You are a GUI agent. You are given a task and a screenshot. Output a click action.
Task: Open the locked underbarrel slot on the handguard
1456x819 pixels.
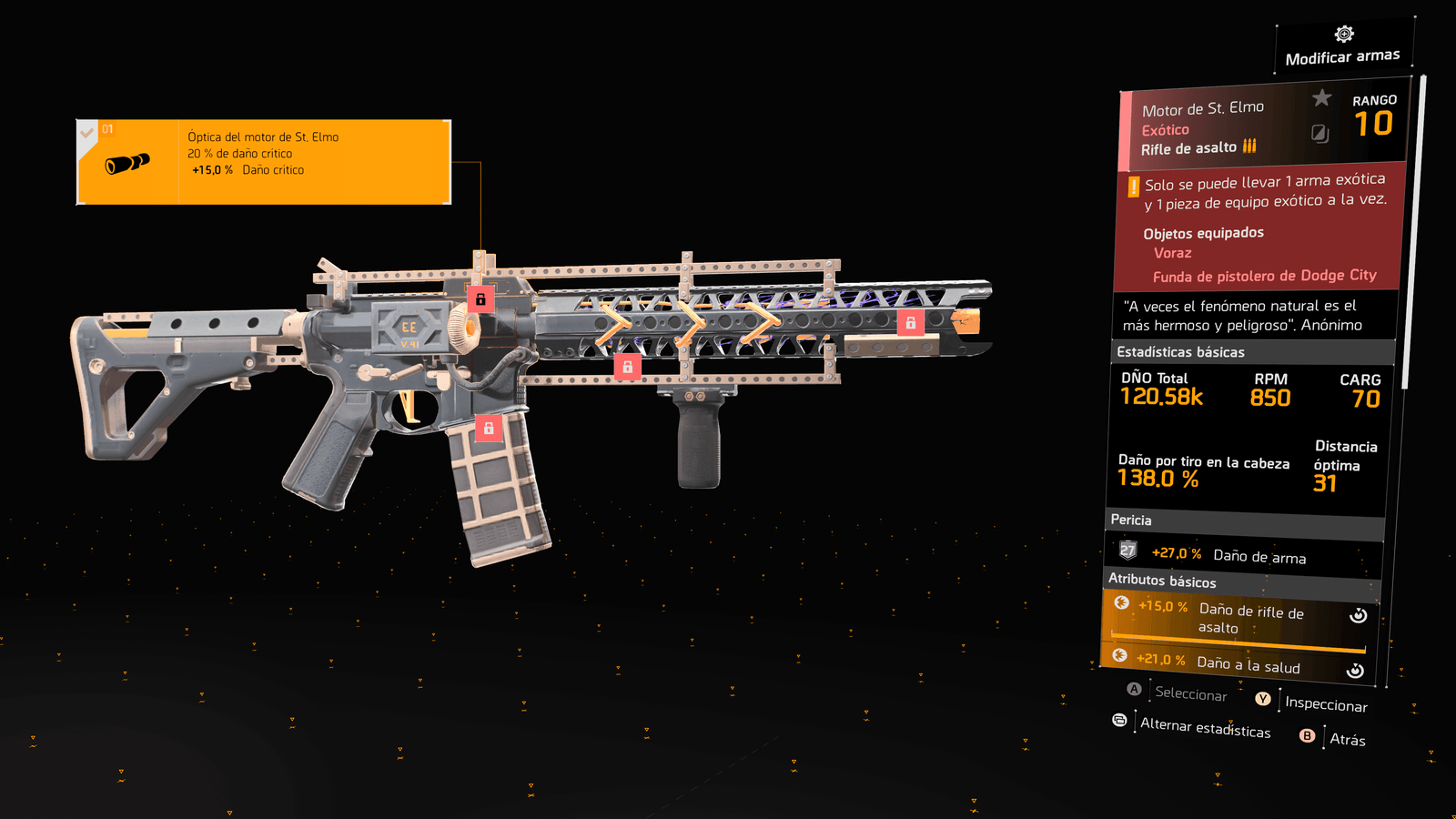[x=627, y=367]
